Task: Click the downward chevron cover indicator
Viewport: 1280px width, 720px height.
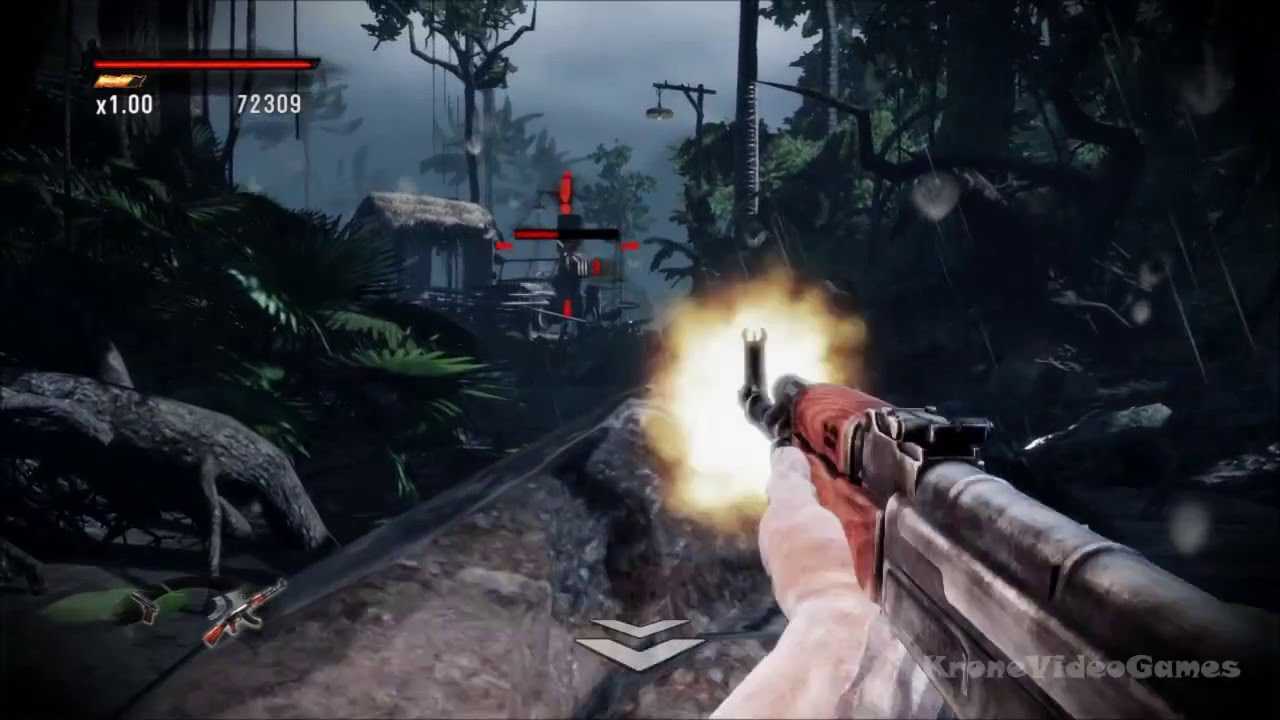Action: (x=640, y=643)
